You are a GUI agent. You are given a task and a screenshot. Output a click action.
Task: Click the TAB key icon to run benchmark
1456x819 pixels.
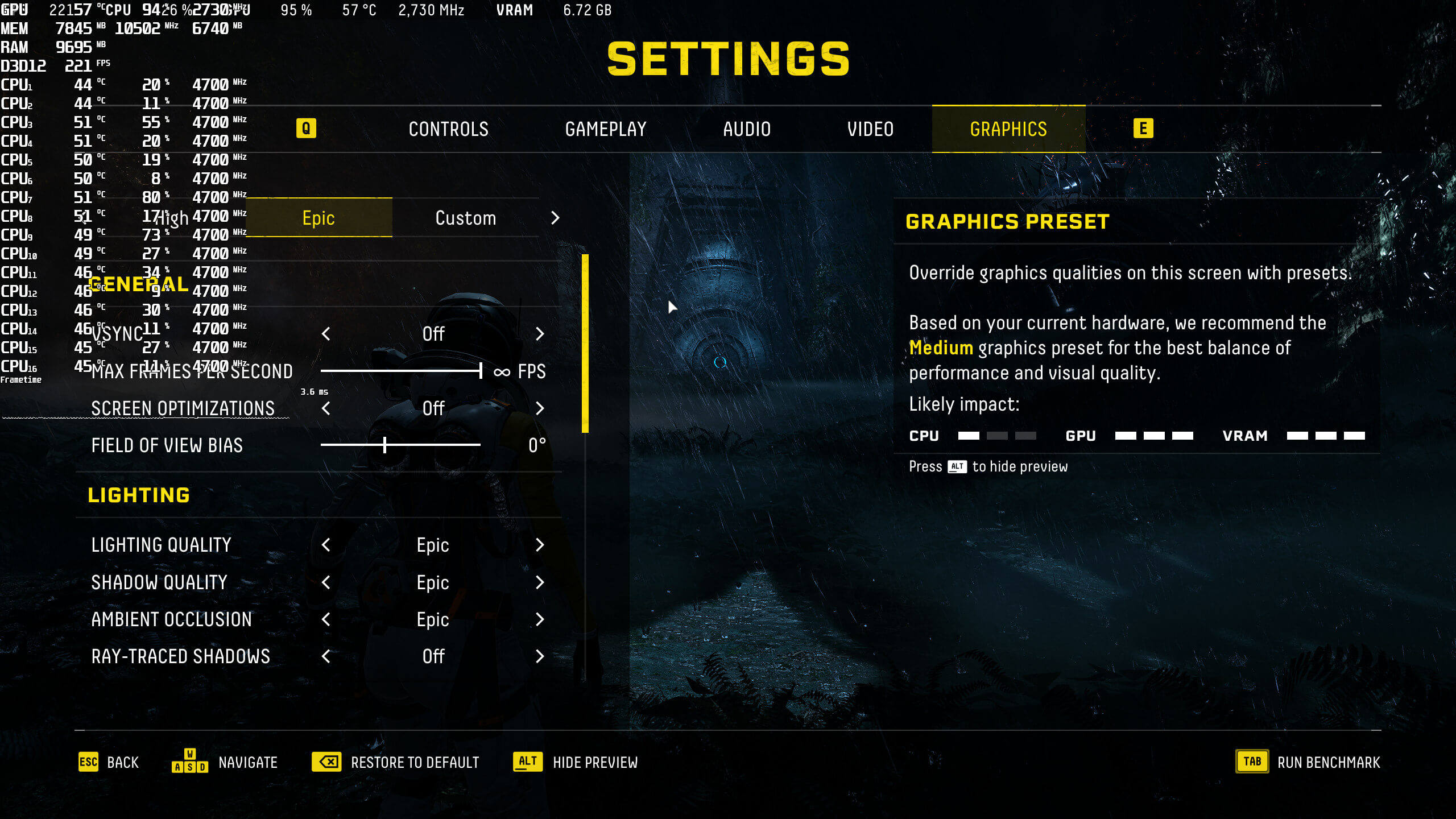1251,762
